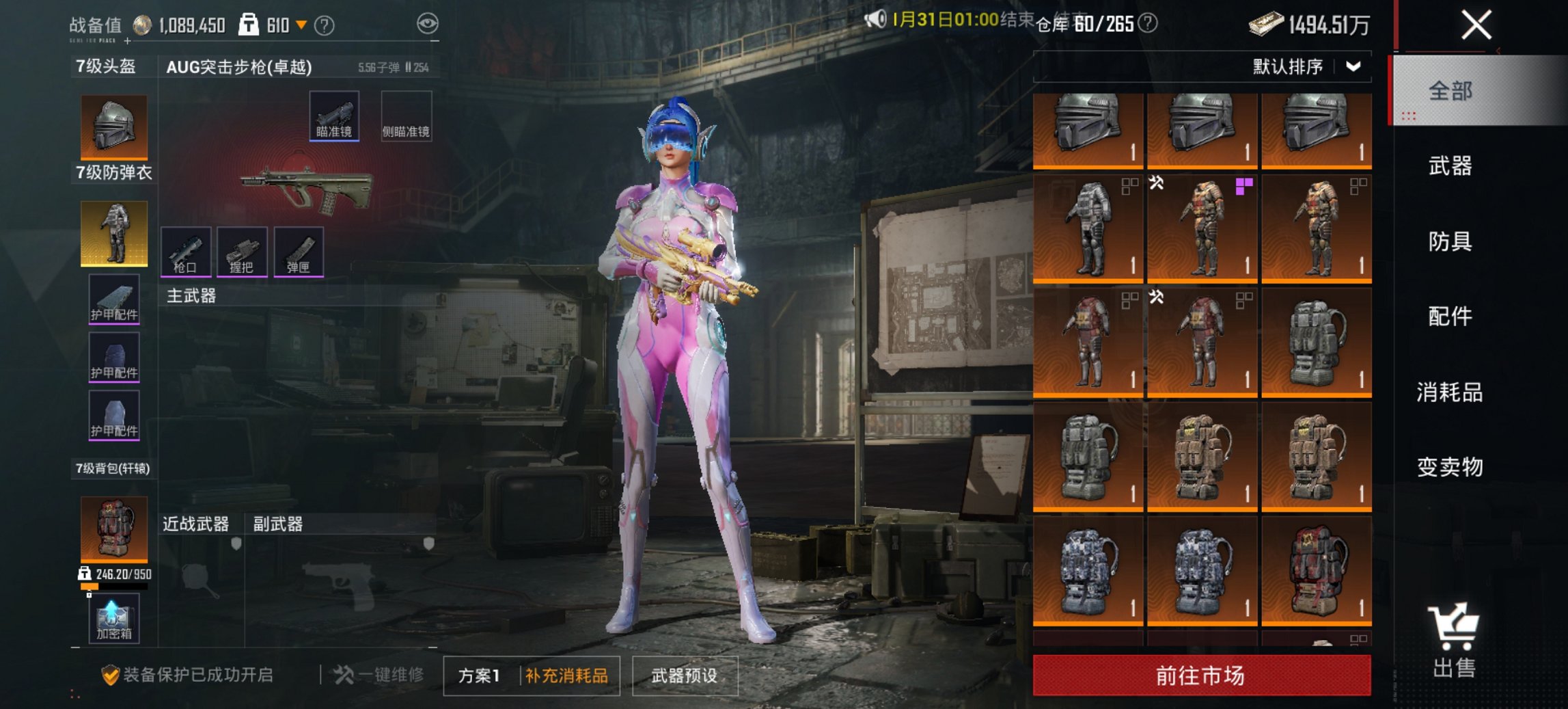The width and height of the screenshot is (1568, 709).
Task: Select the 枪口 muzzle attachment slot
Action: click(x=187, y=250)
